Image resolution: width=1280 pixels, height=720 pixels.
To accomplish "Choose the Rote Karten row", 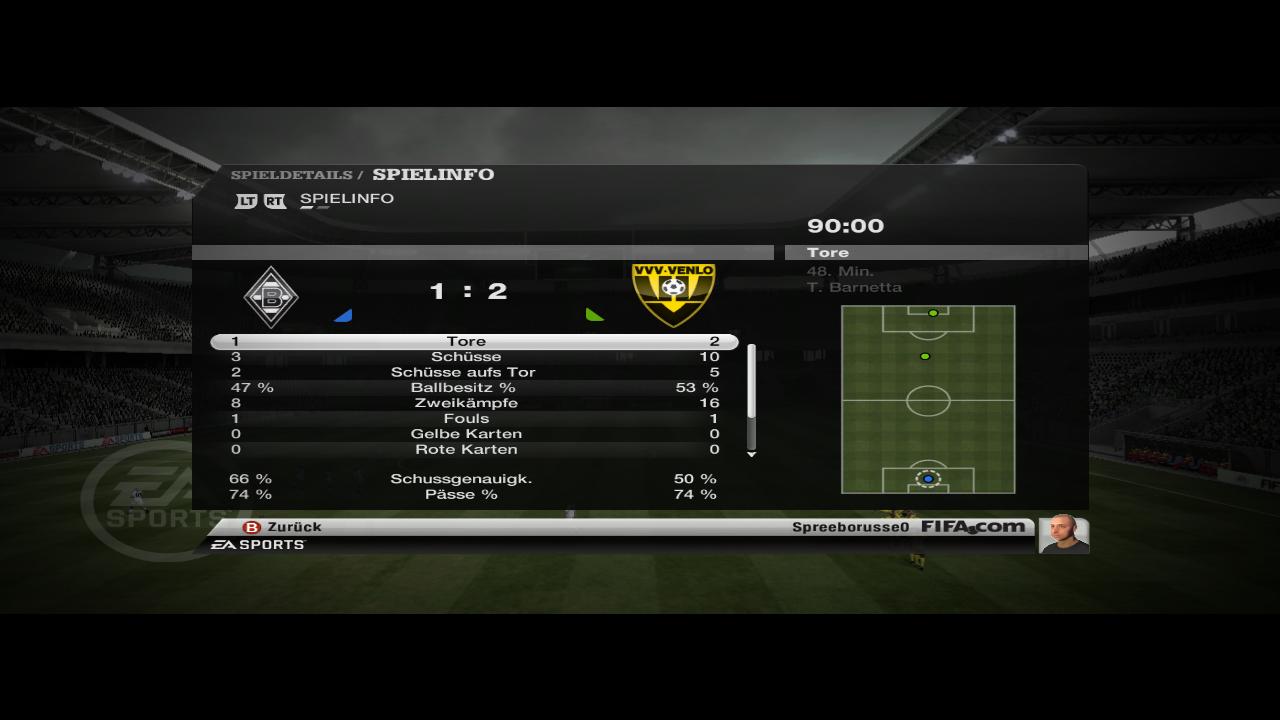I will pos(466,449).
